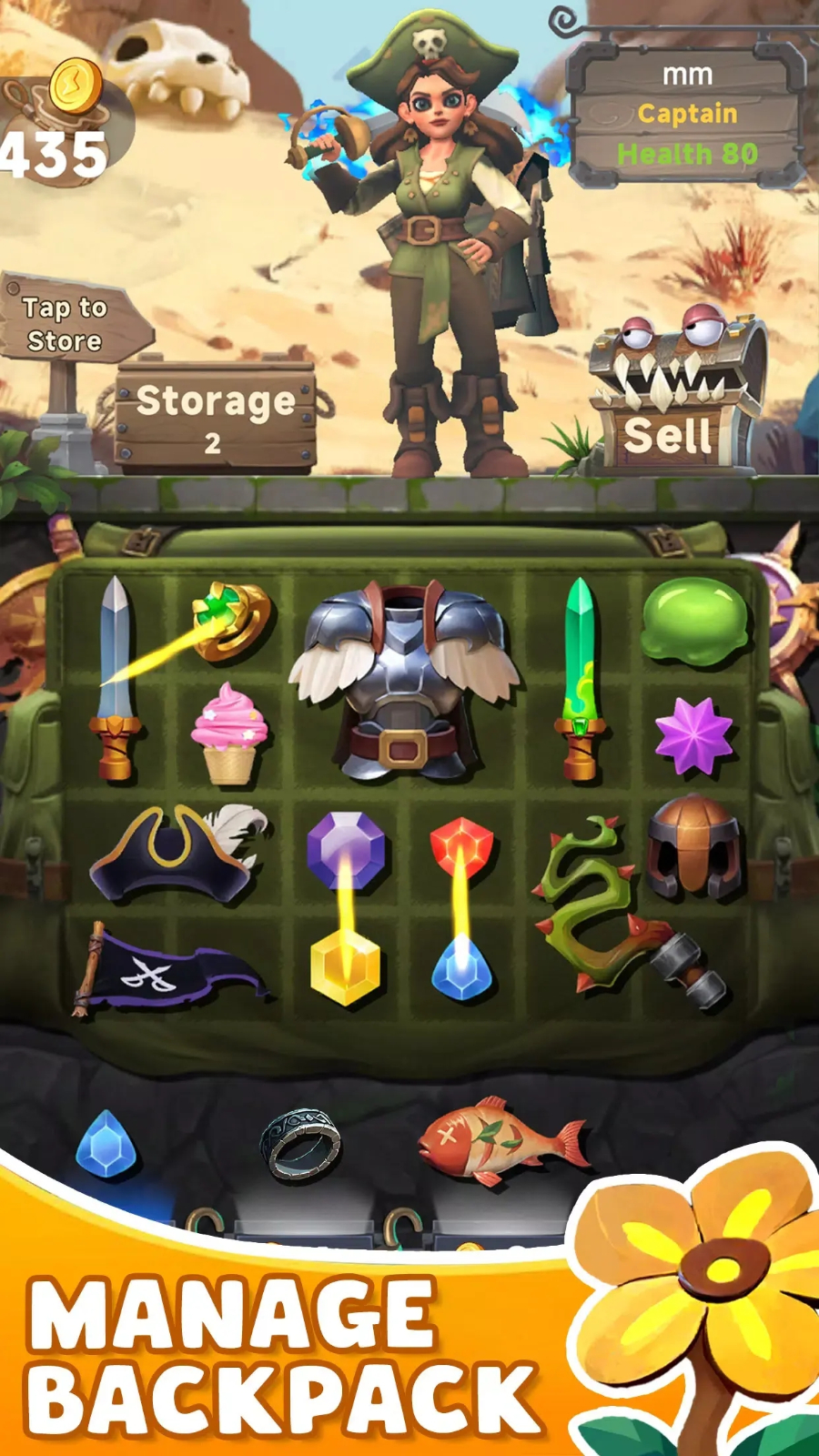Choose the bronze helmet item
This screenshot has width=819, height=1456.
point(694,848)
